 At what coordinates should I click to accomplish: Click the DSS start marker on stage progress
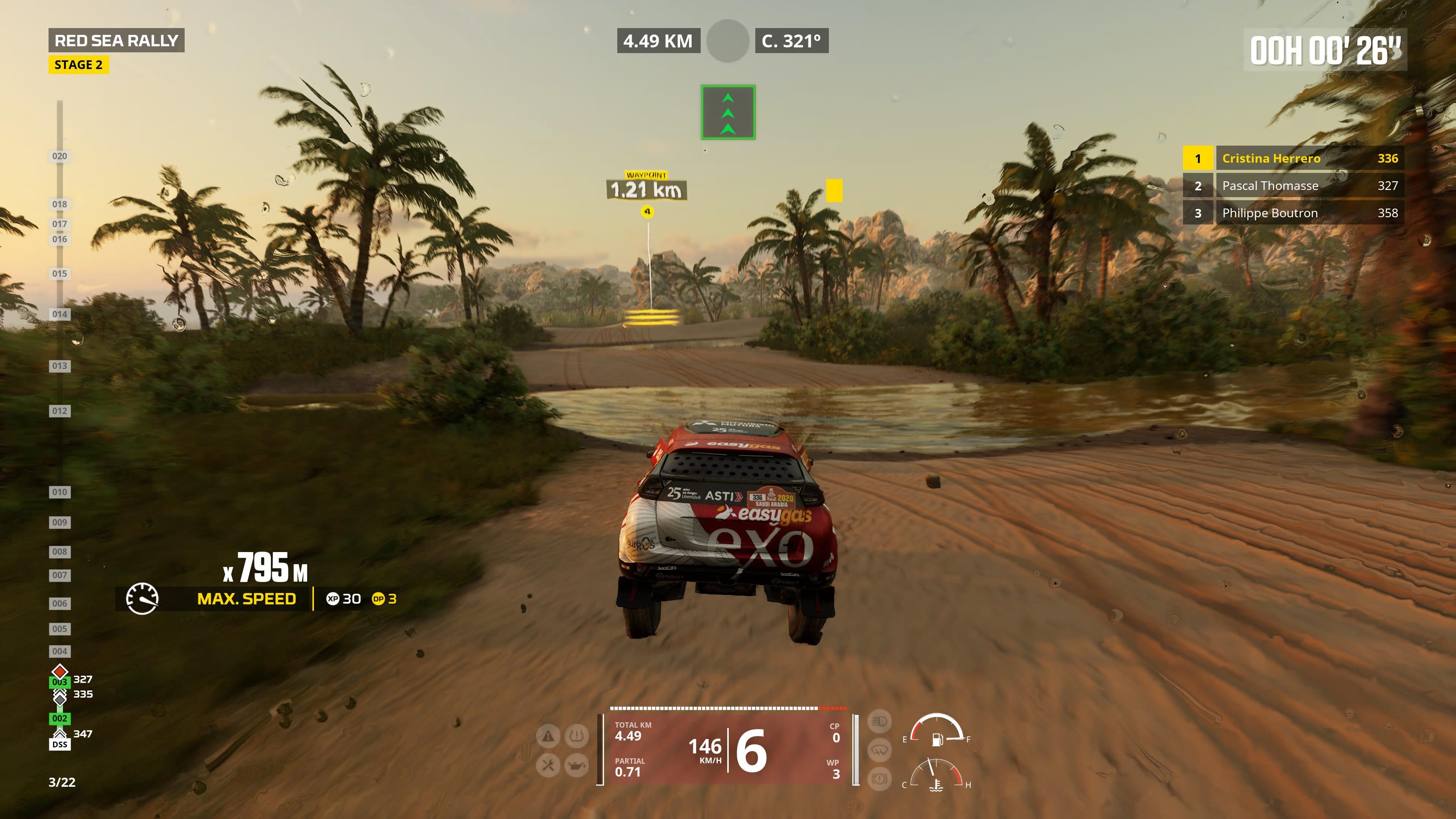tap(60, 744)
